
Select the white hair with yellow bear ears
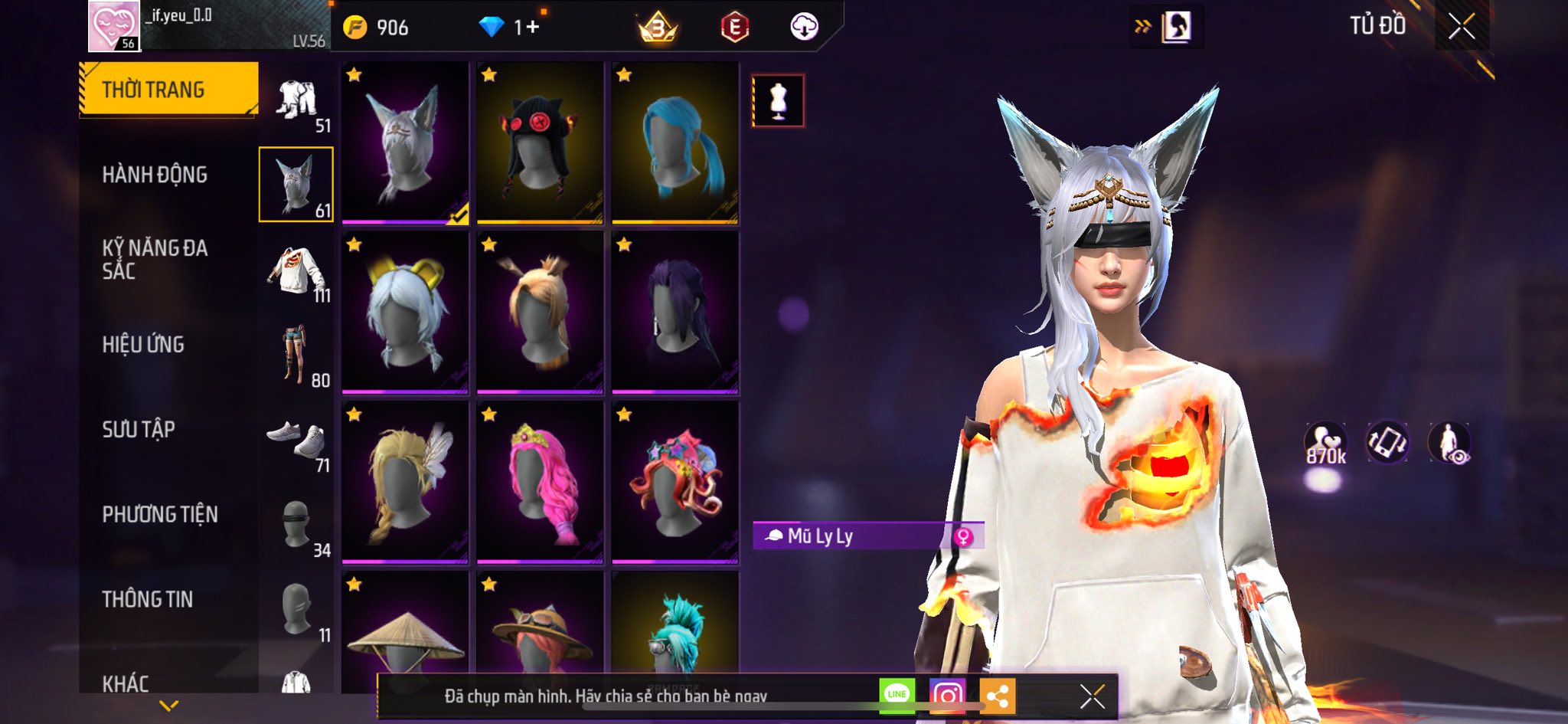click(x=405, y=313)
